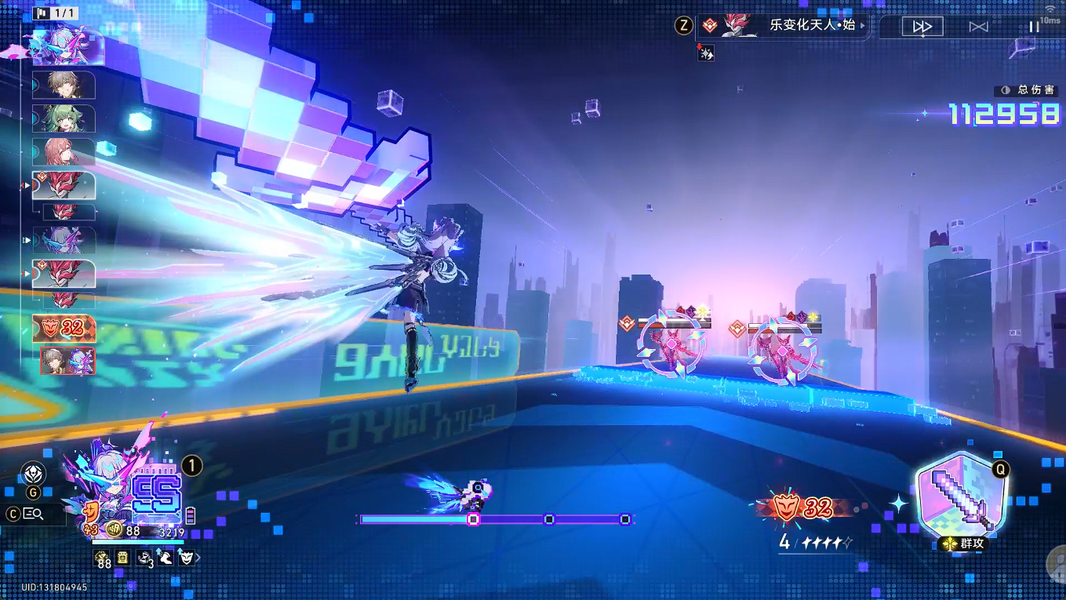The width and height of the screenshot is (1066, 600).
Task: Click the 32-count mask entry in turn order
Action: [65, 328]
